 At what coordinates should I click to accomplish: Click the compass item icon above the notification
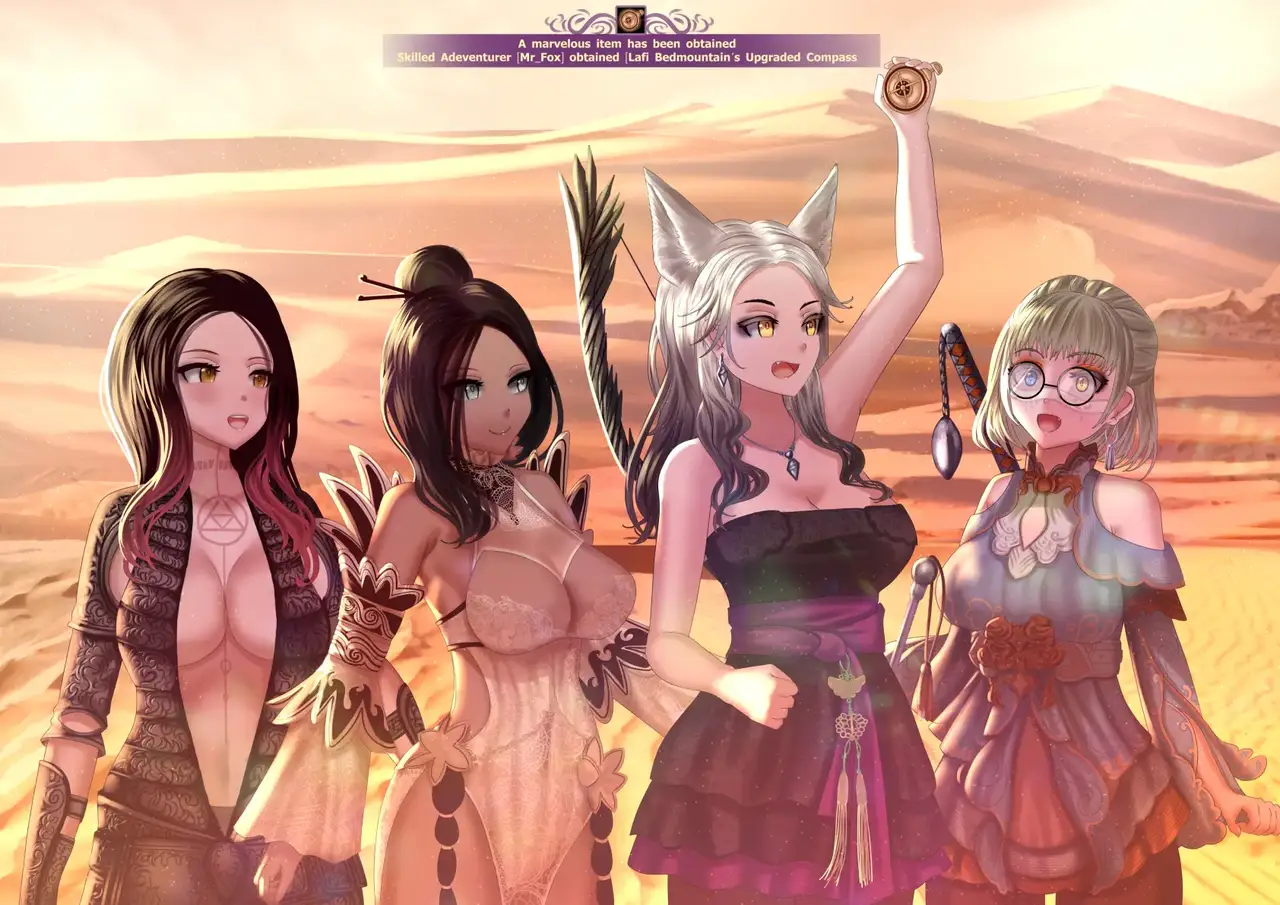click(x=629, y=19)
